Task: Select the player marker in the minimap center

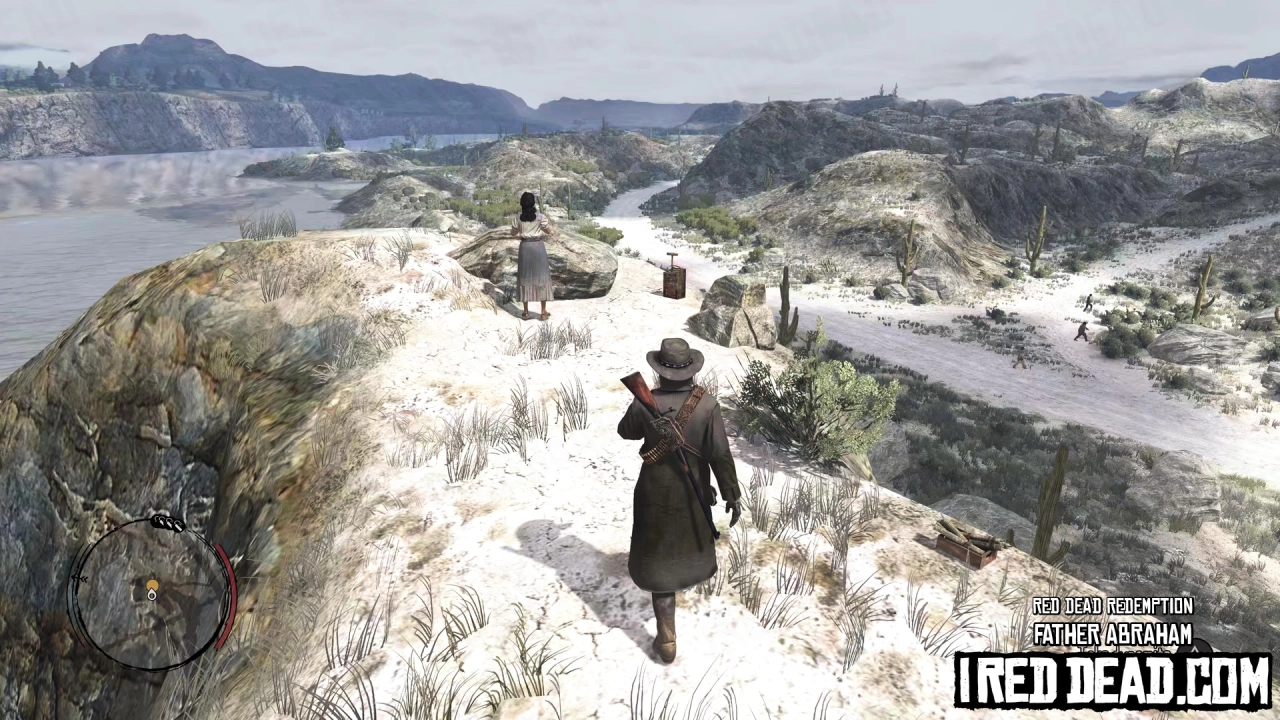Action: click(x=152, y=584)
